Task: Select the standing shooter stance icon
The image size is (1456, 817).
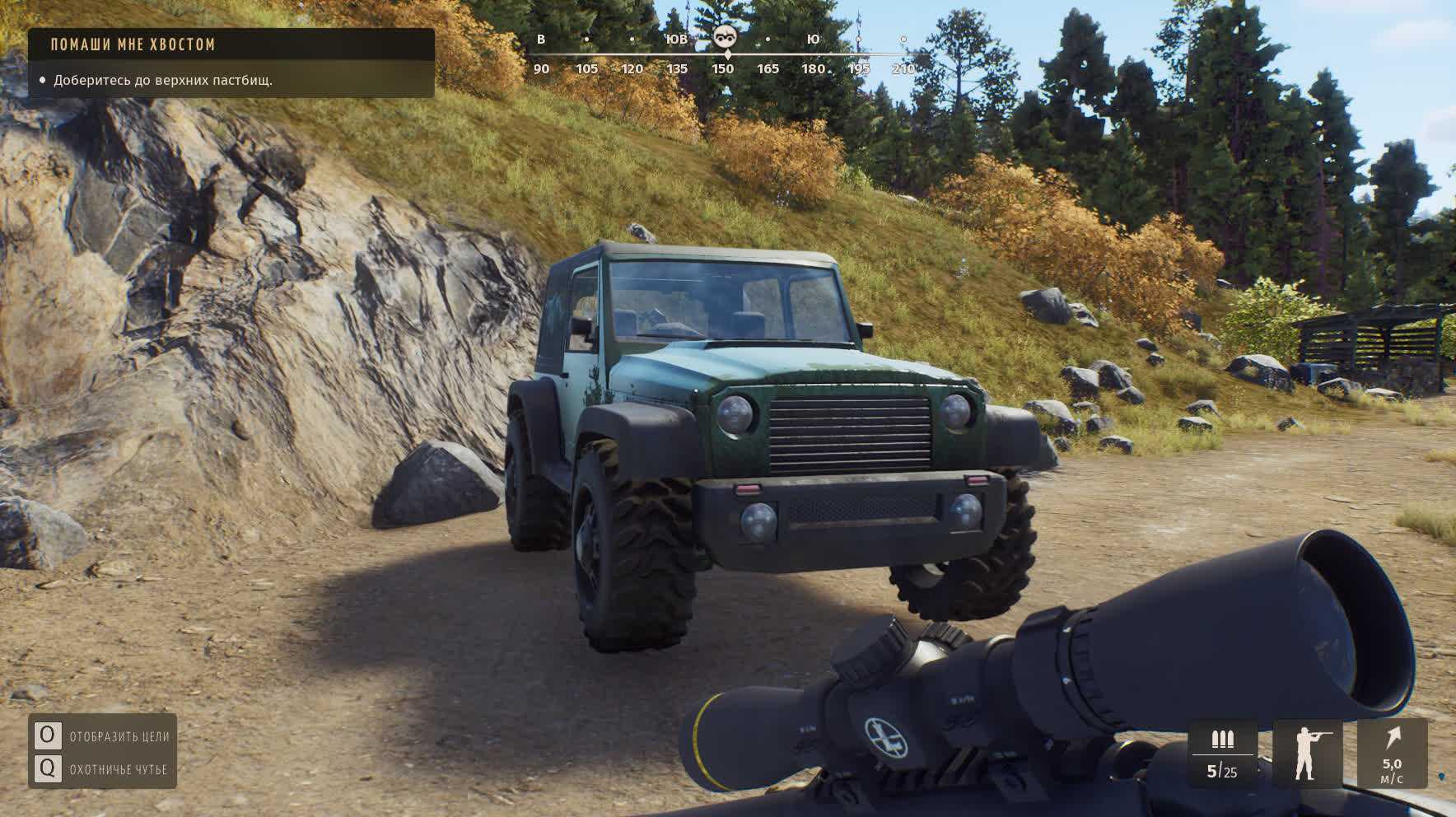Action: pos(1307,753)
